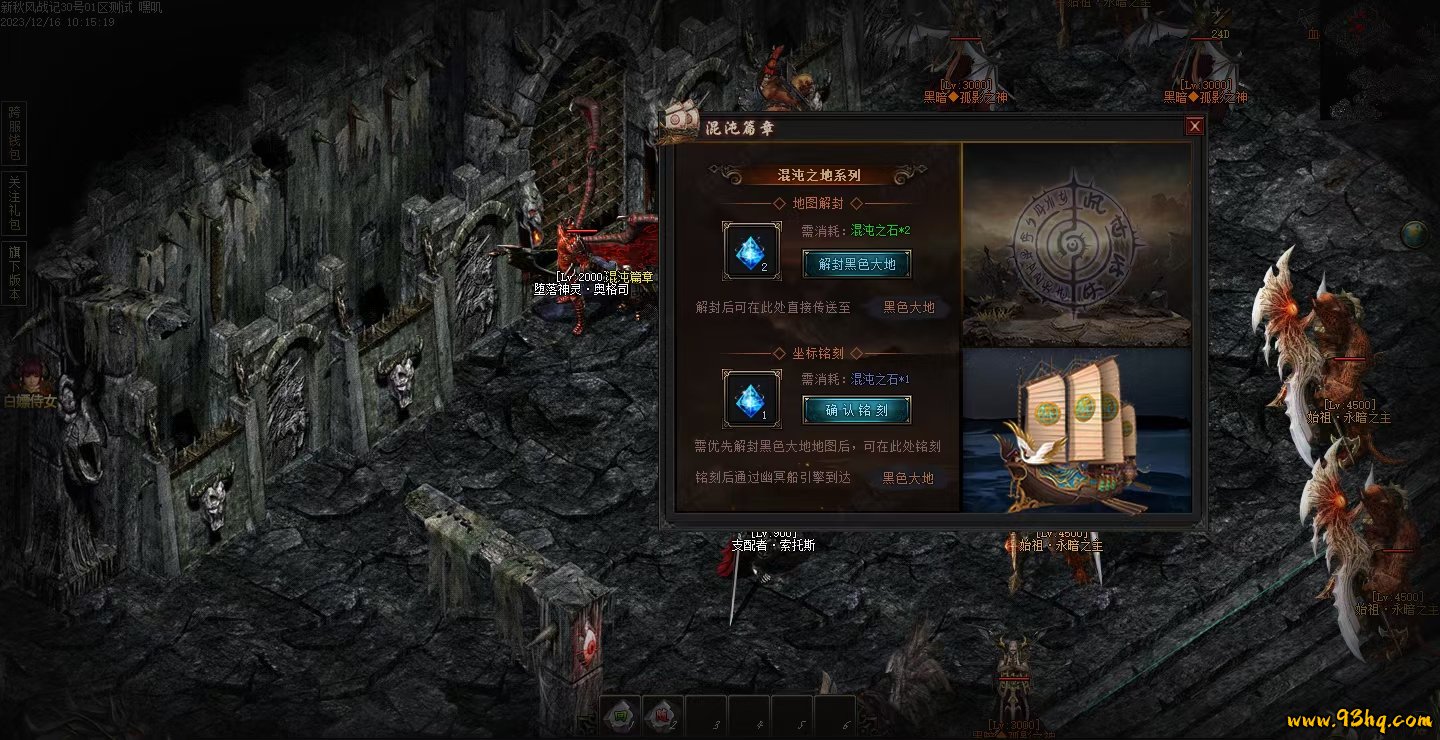Viewport: 1440px width, 740px height.
Task: Confirm inscription with 确认铭刻
Action: pos(857,409)
